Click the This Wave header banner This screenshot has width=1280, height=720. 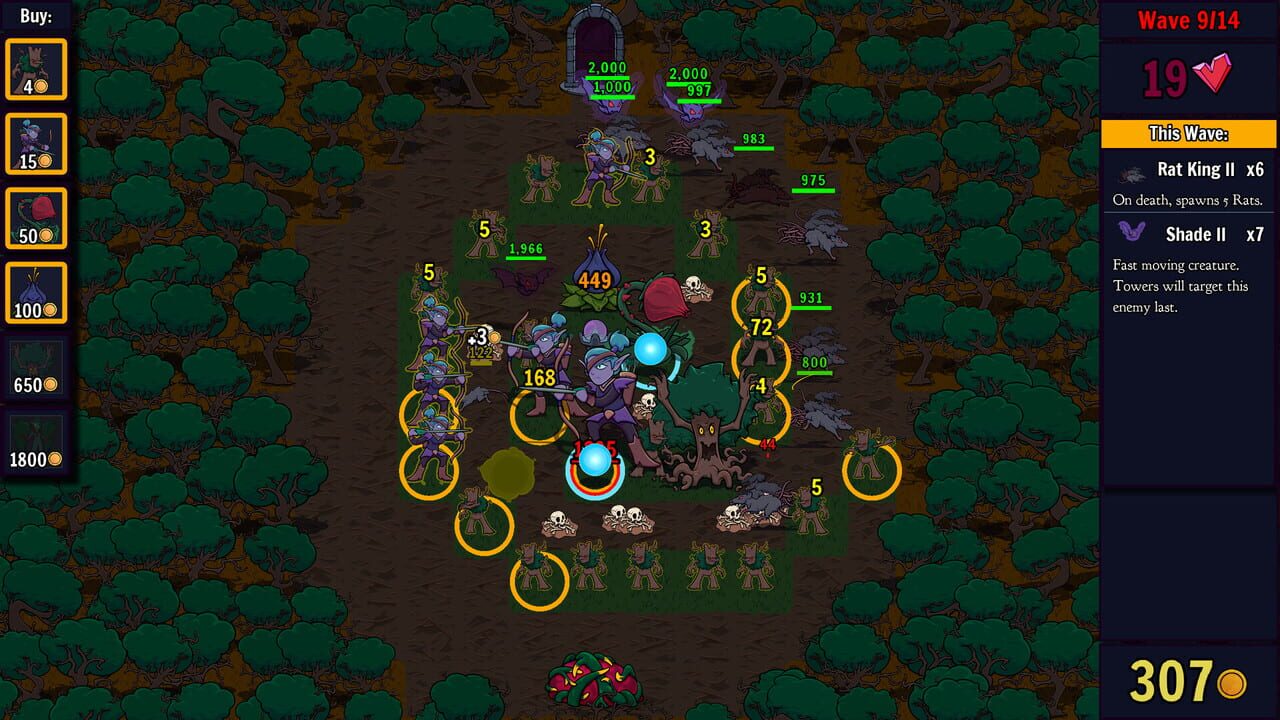click(x=1190, y=133)
